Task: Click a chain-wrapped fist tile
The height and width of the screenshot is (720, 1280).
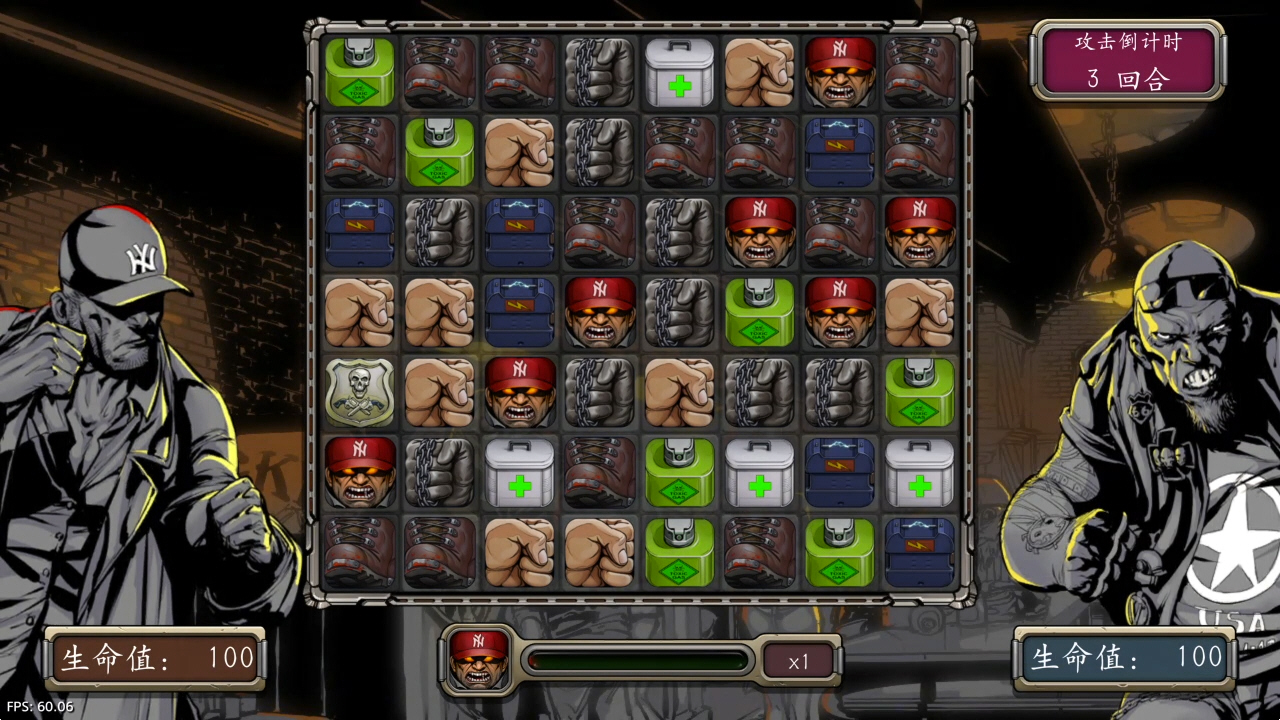Action: click(598, 72)
